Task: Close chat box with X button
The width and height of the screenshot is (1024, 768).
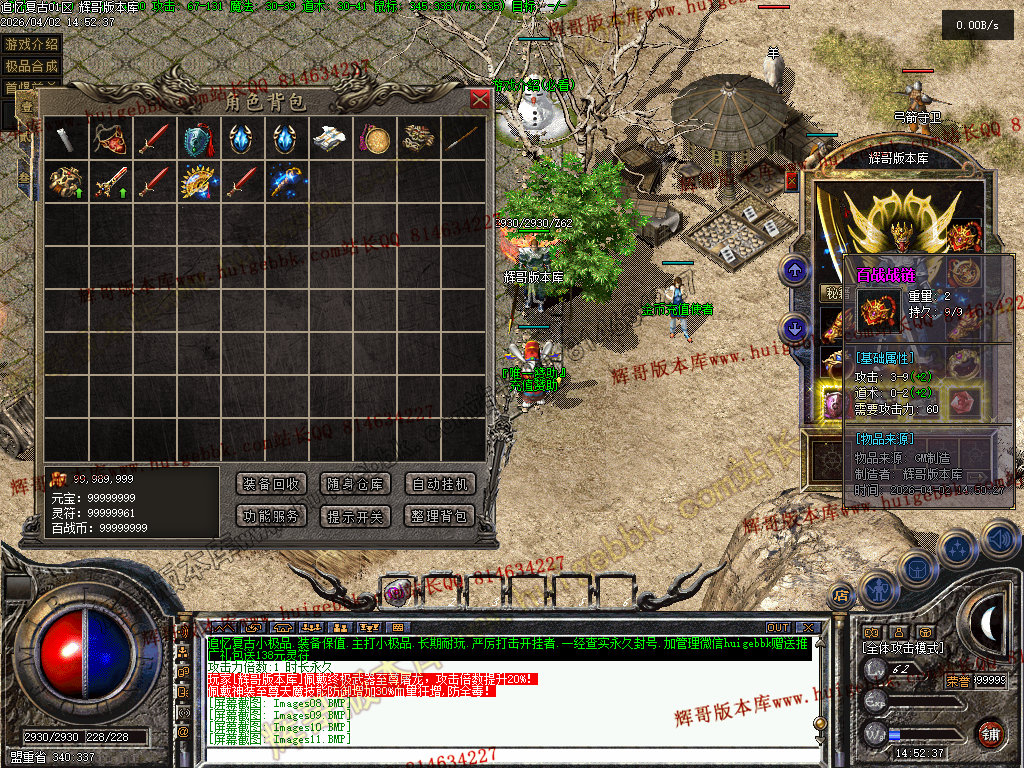Action: 808,627
